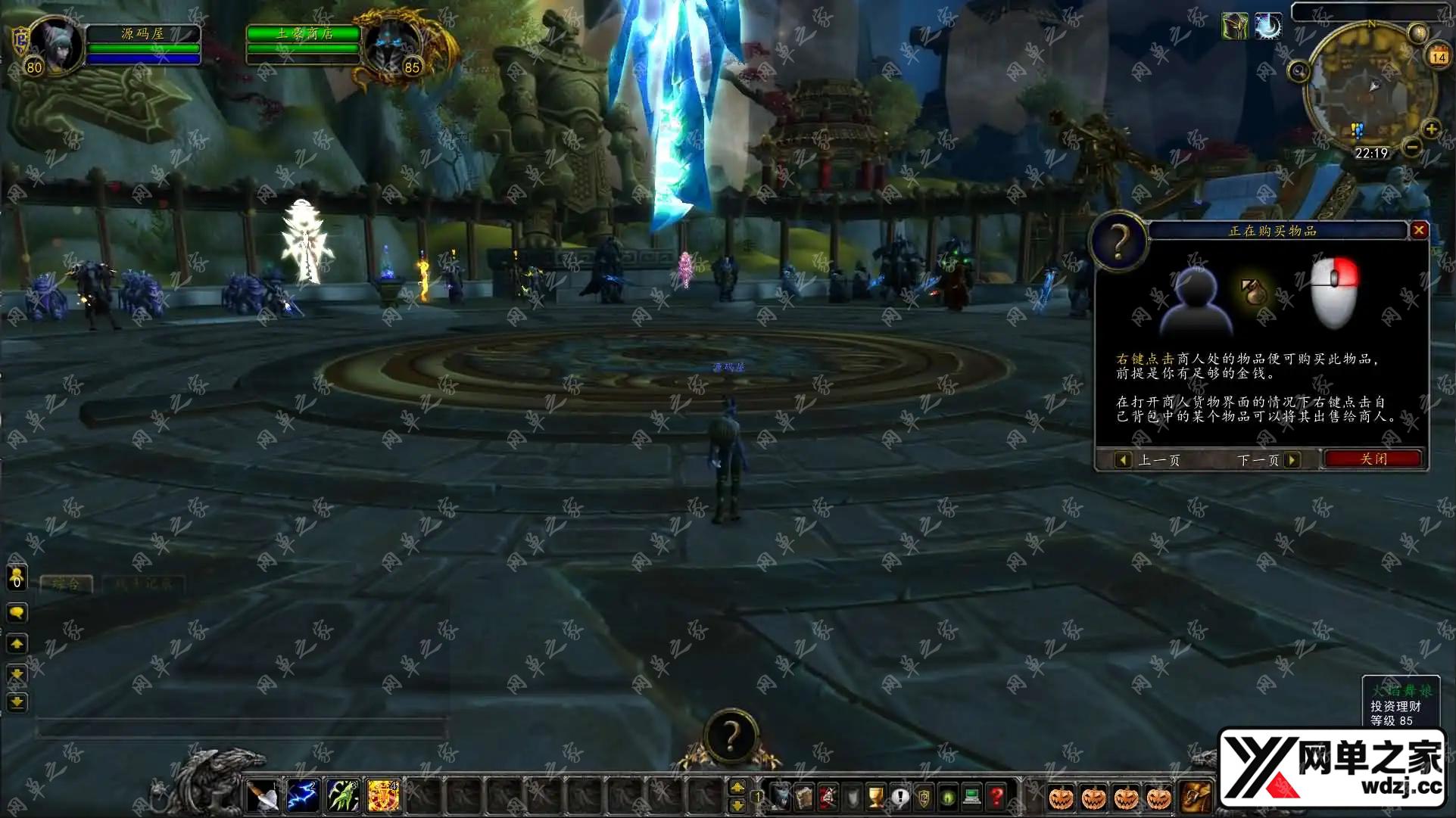
Task: Click the minimap tracking magnifier icon
Action: click(x=1299, y=72)
